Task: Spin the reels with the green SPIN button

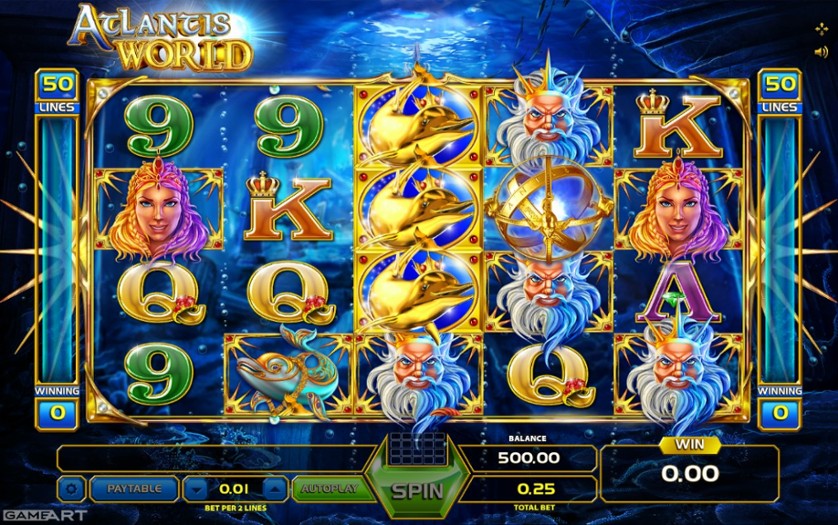Action: pyautogui.click(x=416, y=490)
